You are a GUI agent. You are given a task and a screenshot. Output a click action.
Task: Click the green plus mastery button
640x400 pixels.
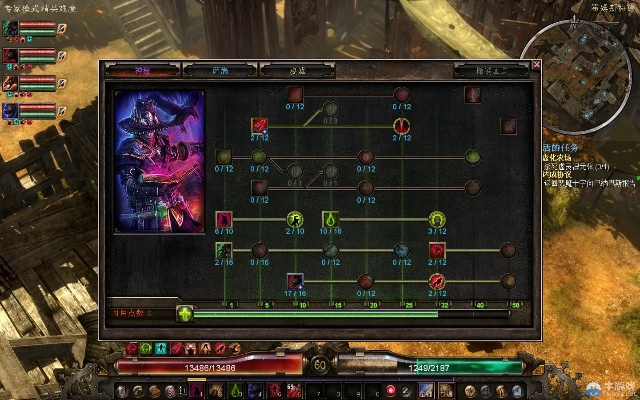tap(185, 313)
